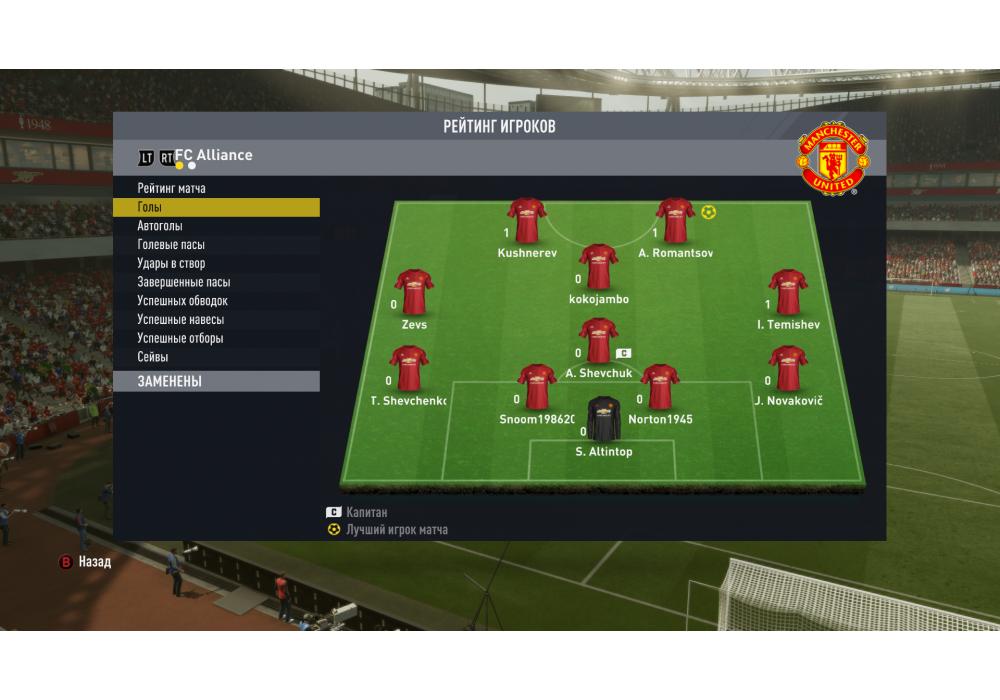
Task: Select Успешных обводок entry
Action: coord(182,301)
